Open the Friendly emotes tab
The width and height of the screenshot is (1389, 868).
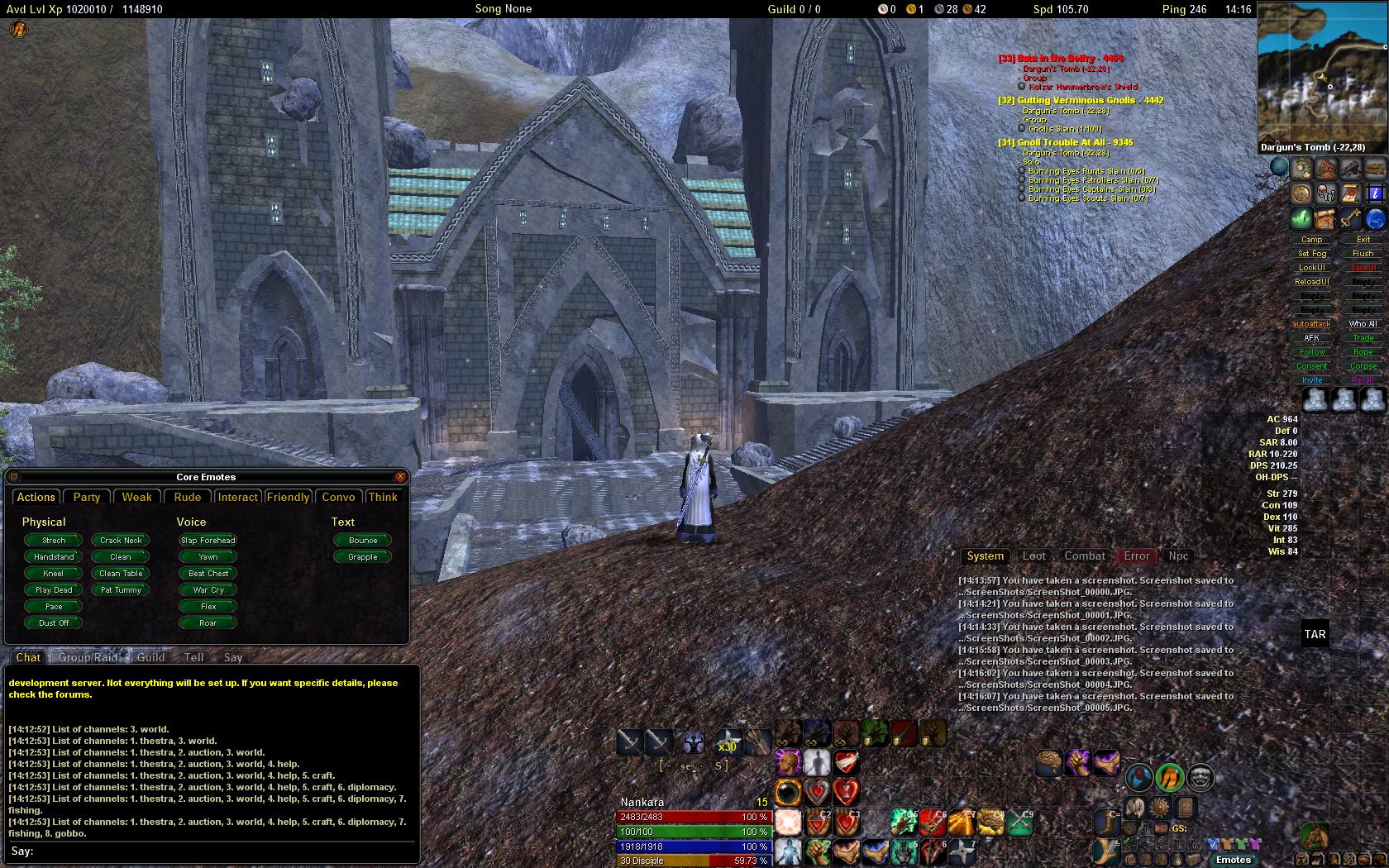click(288, 497)
